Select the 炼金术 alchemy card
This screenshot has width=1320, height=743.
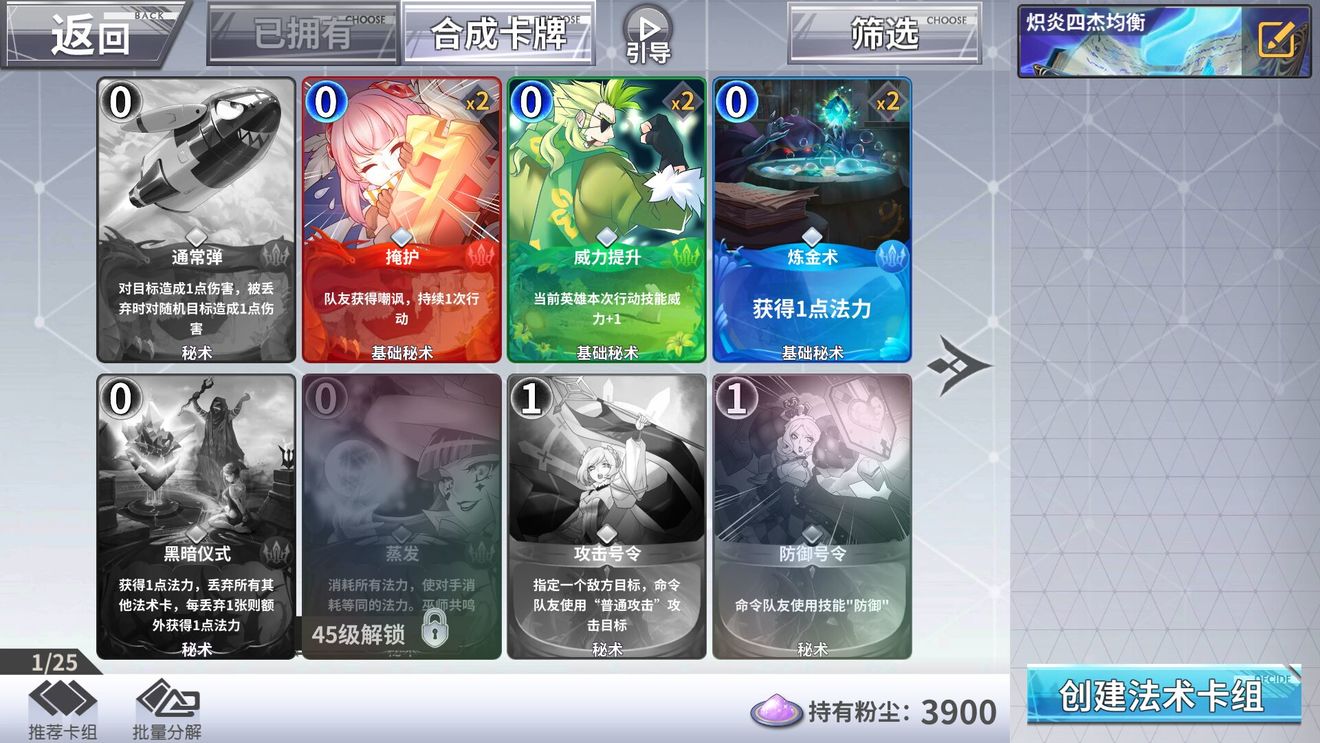click(812, 220)
